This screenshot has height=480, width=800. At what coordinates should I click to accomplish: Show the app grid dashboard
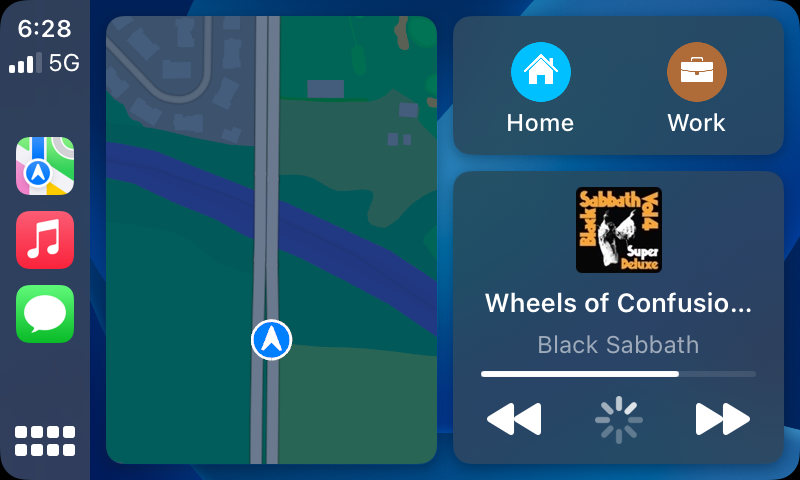[45, 441]
